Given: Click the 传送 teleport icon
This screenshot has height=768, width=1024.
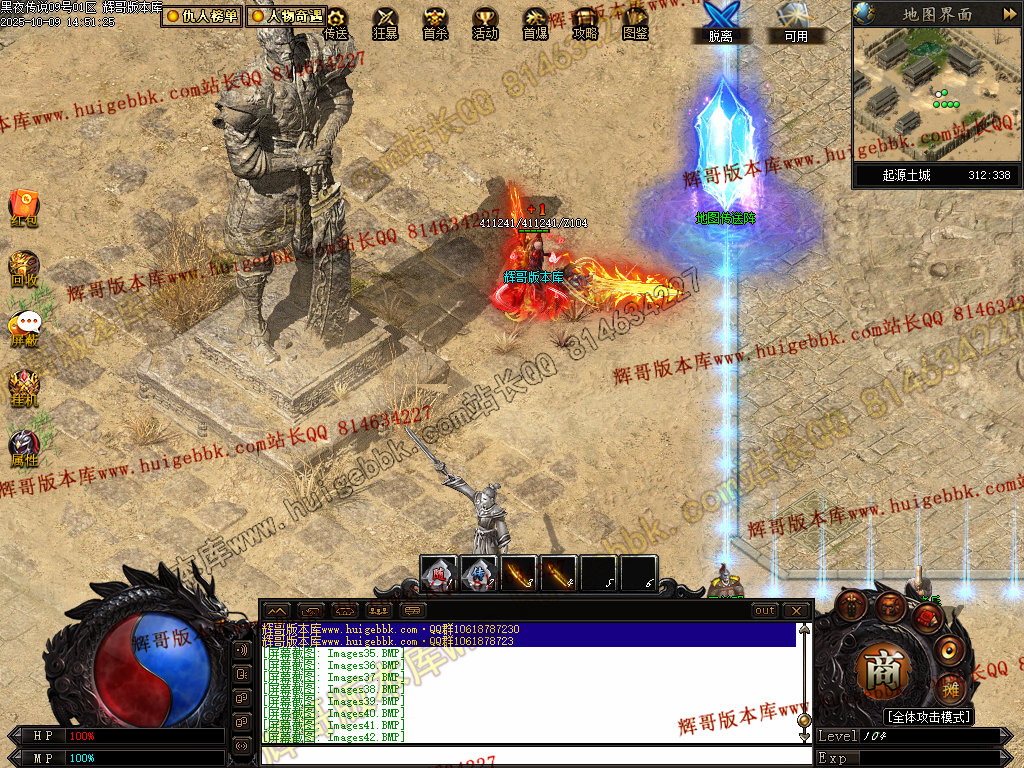Looking at the screenshot, I should click(x=336, y=22).
